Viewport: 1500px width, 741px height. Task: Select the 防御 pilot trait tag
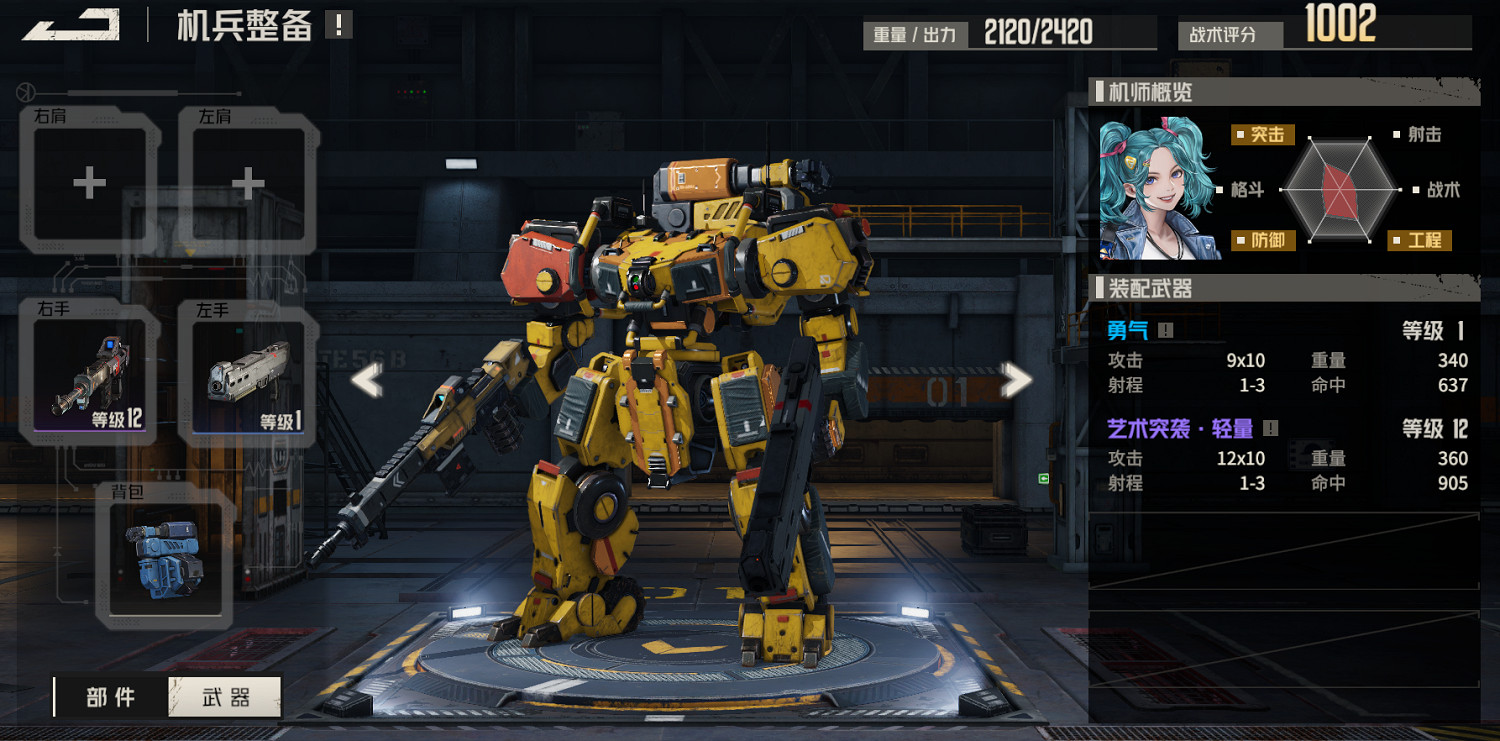pyautogui.click(x=1264, y=240)
